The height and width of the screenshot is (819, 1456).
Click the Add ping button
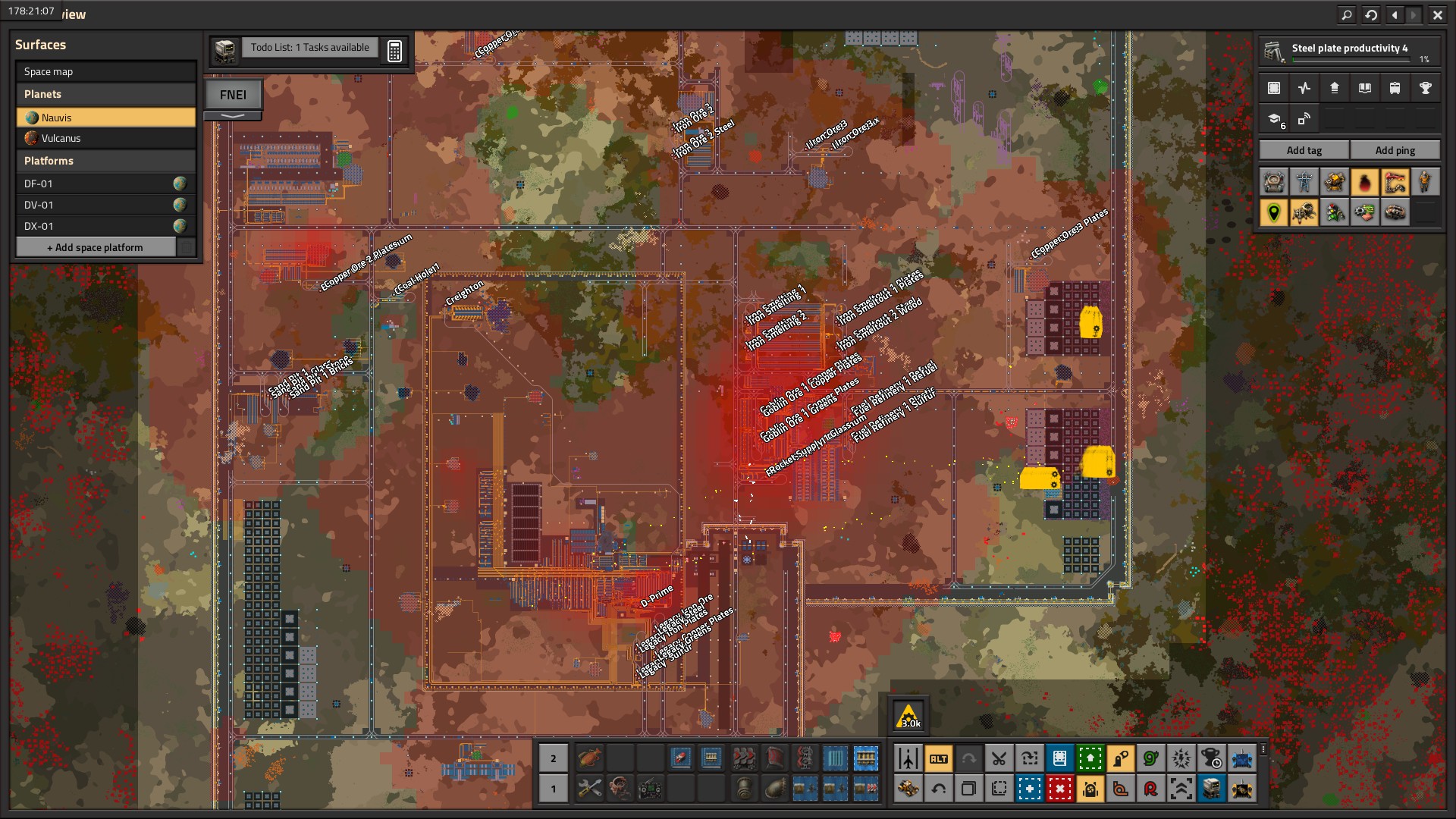coord(1395,150)
